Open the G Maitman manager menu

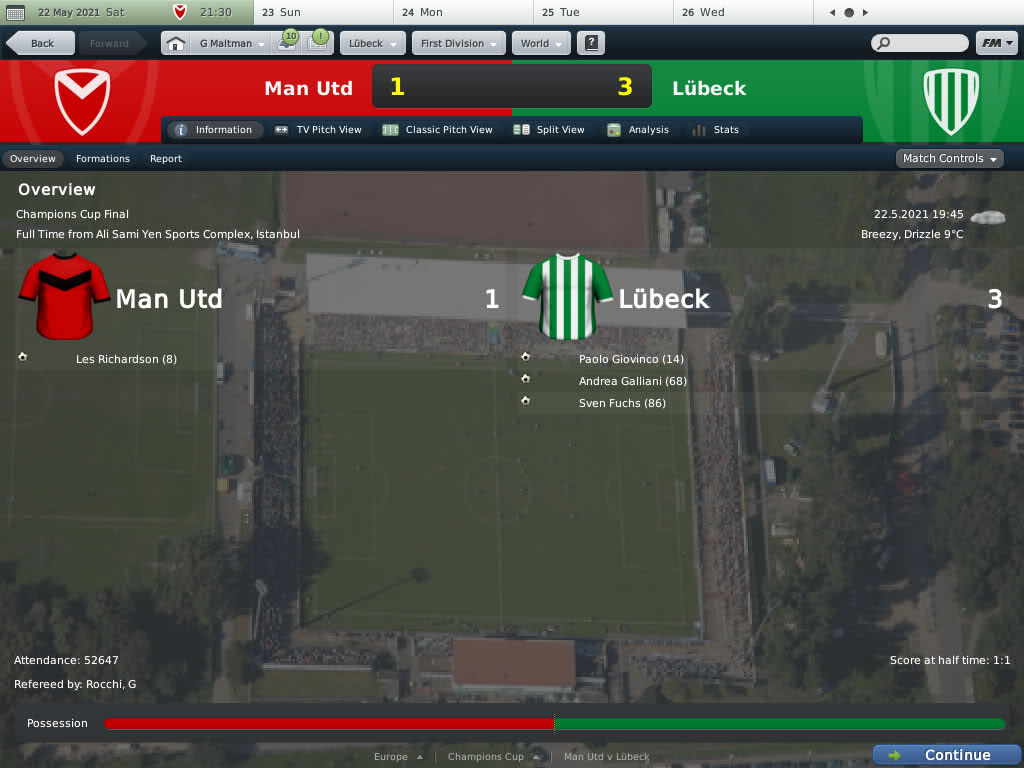click(231, 44)
